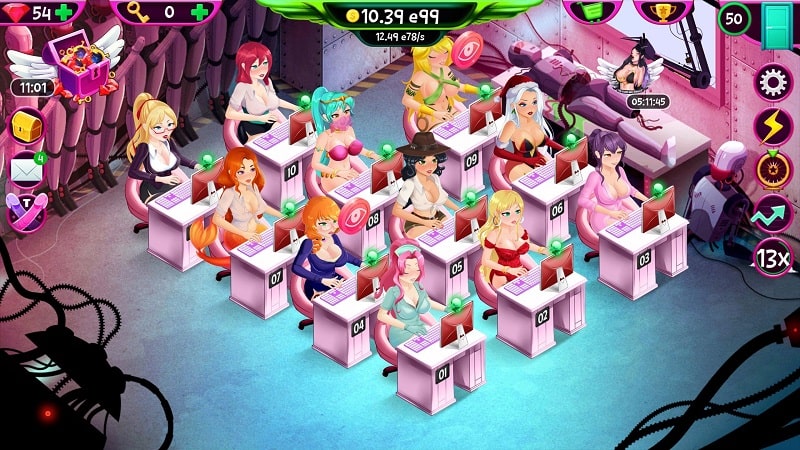Screen dimensions: 800x450
Task: Buy more gems with the green plus
Action: click(x=65, y=12)
